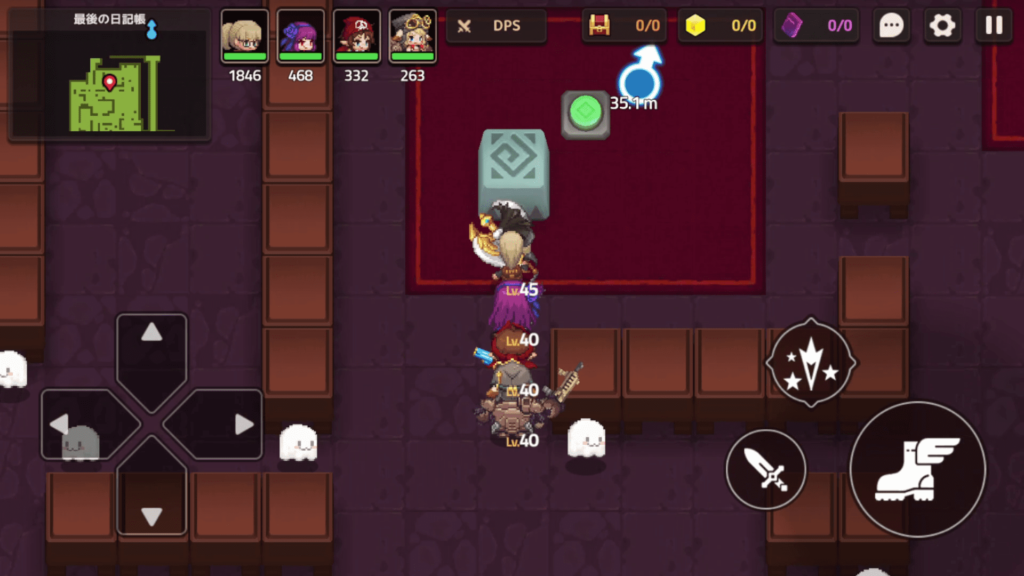
Task: Select the goggles hero portrait
Action: coord(412,37)
